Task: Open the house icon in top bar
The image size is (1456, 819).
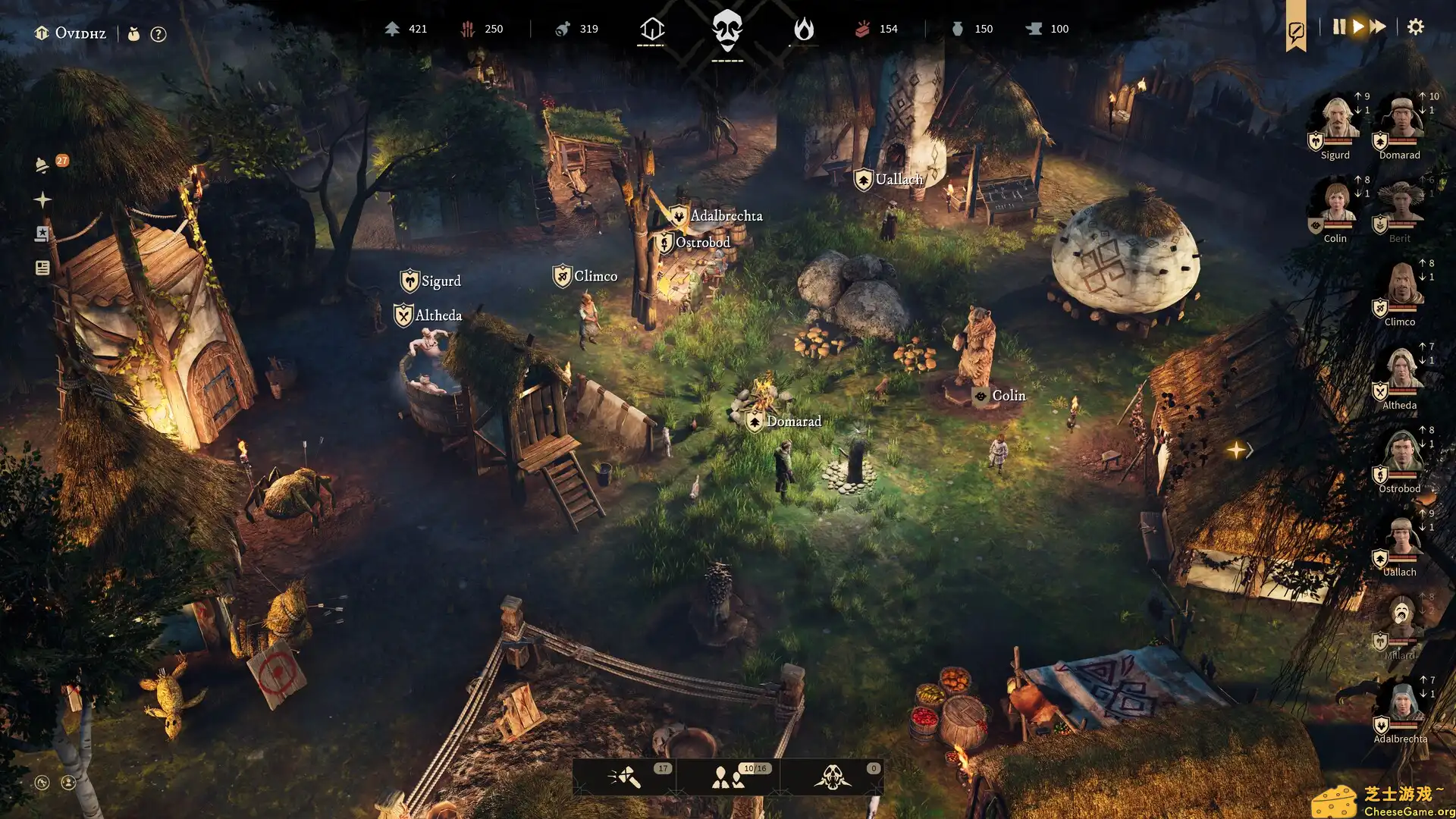Action: pyautogui.click(x=651, y=30)
